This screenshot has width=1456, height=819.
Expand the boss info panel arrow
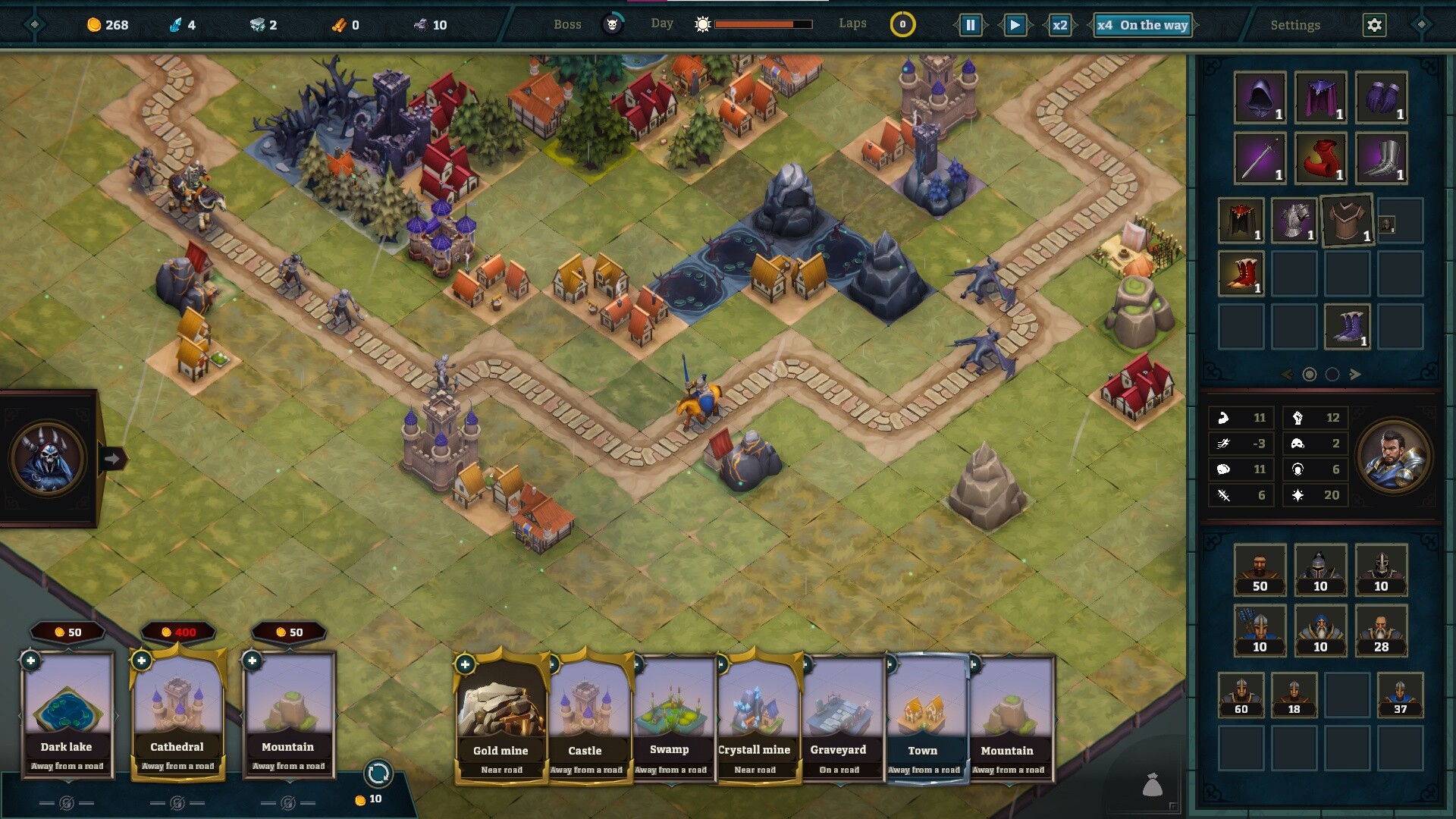[x=114, y=458]
